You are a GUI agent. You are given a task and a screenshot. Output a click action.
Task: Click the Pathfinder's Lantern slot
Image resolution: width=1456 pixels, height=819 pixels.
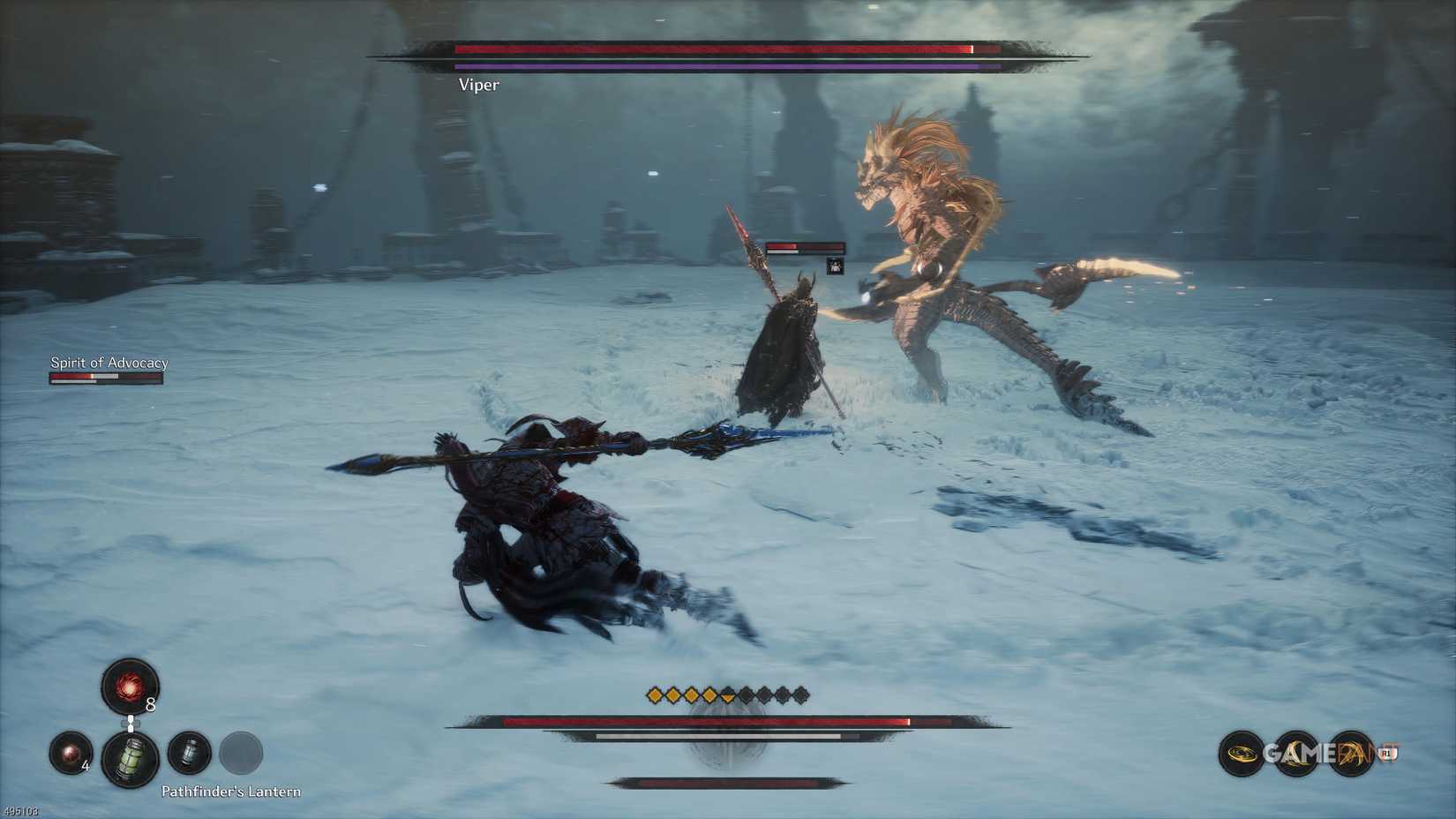coord(131,756)
